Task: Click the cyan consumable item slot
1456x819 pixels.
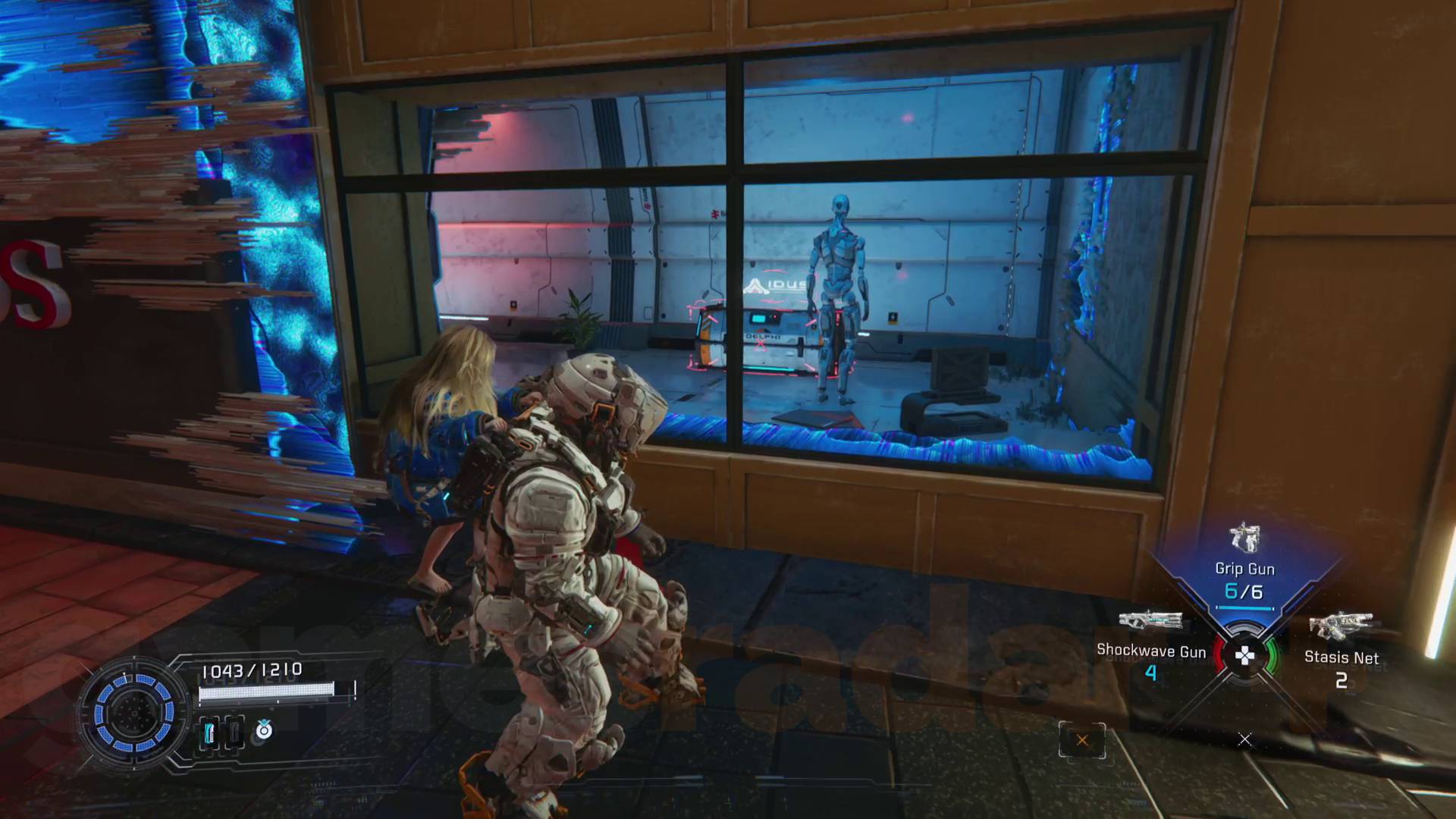Action: pyautogui.click(x=209, y=733)
